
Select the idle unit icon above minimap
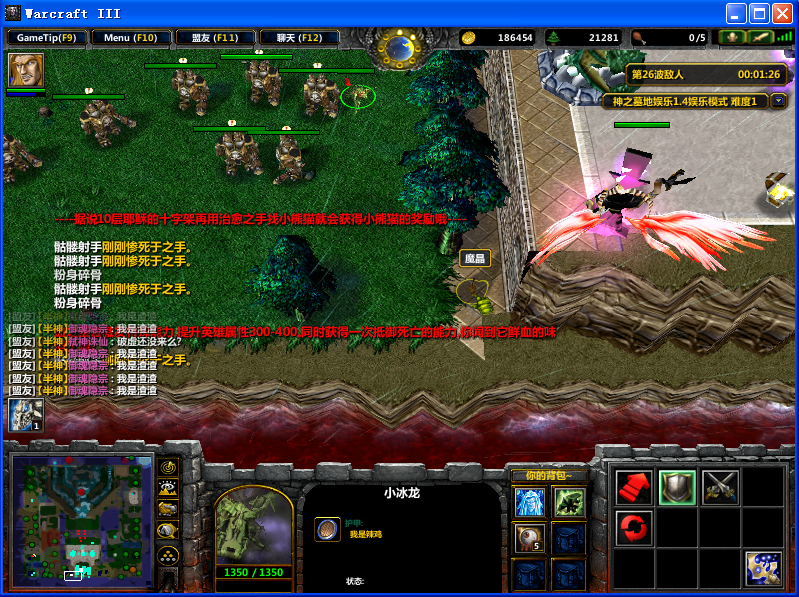pos(26,415)
